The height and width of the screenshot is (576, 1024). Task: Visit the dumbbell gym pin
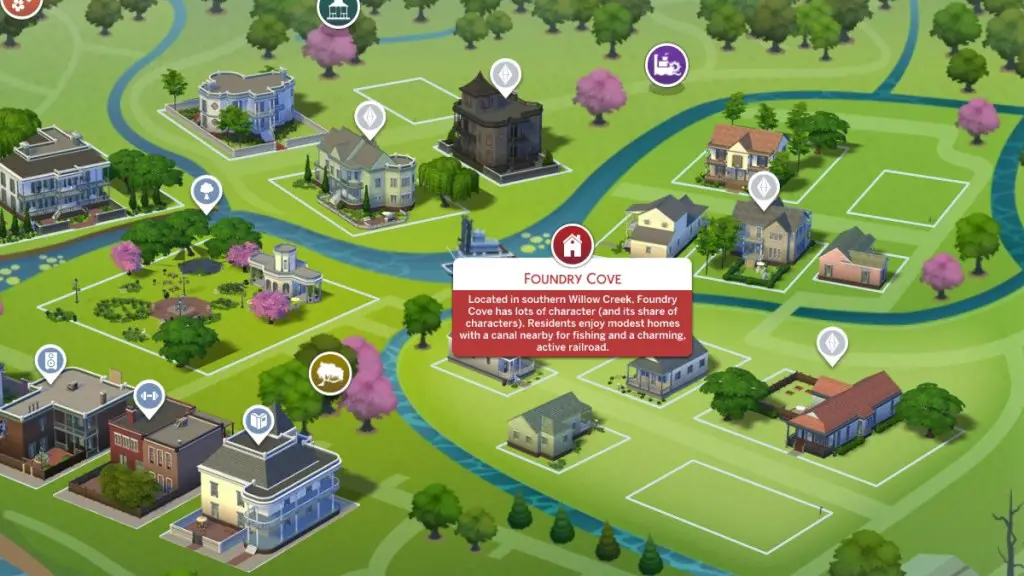149,395
